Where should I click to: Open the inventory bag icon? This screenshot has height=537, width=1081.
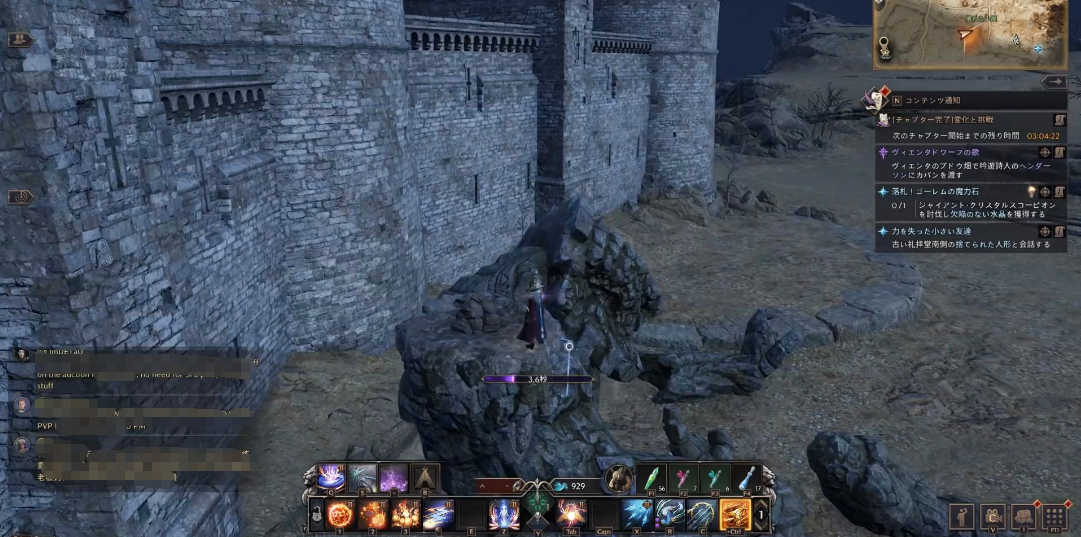coord(1023,516)
